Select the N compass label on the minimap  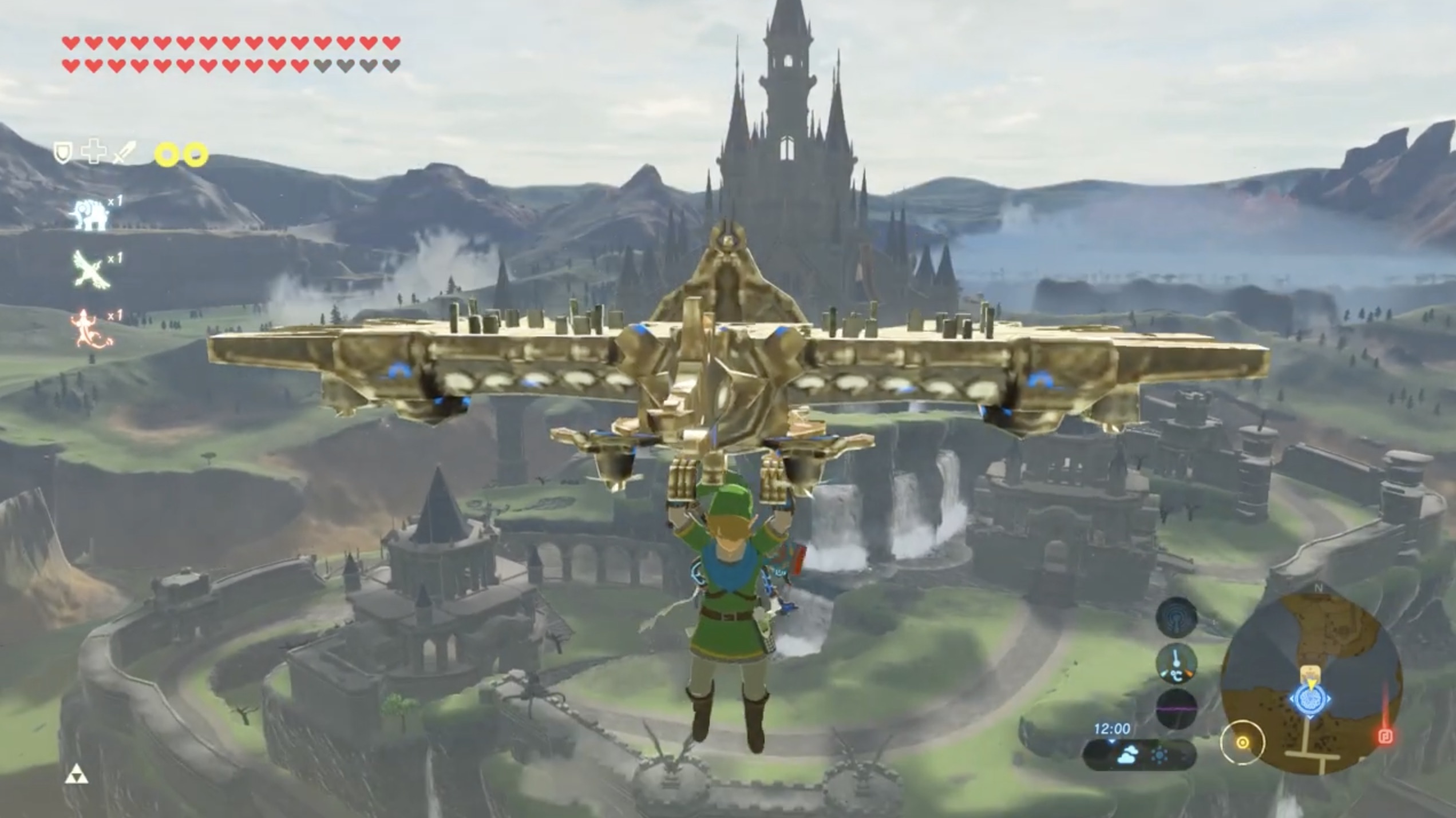1319,587
